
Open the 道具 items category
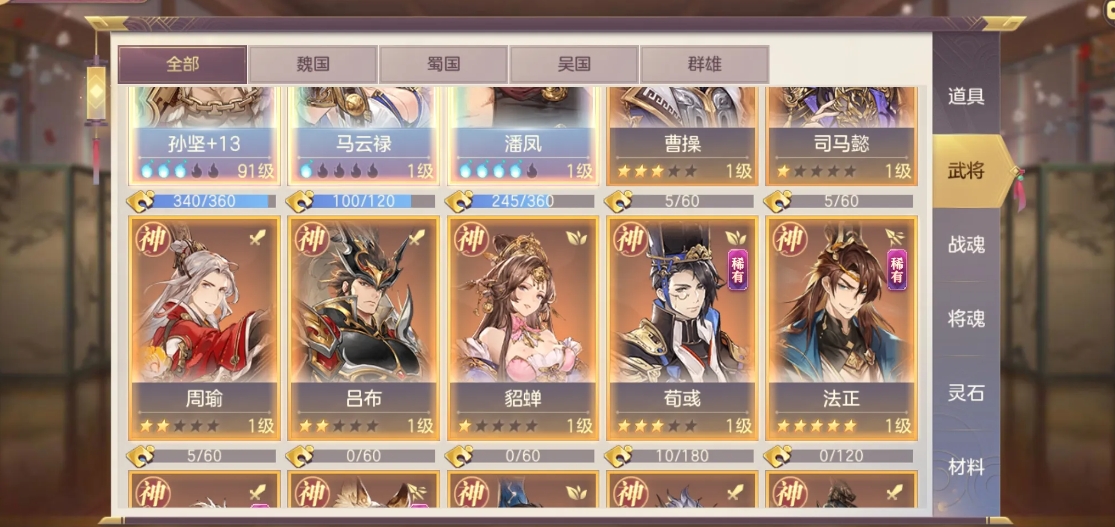[966, 97]
